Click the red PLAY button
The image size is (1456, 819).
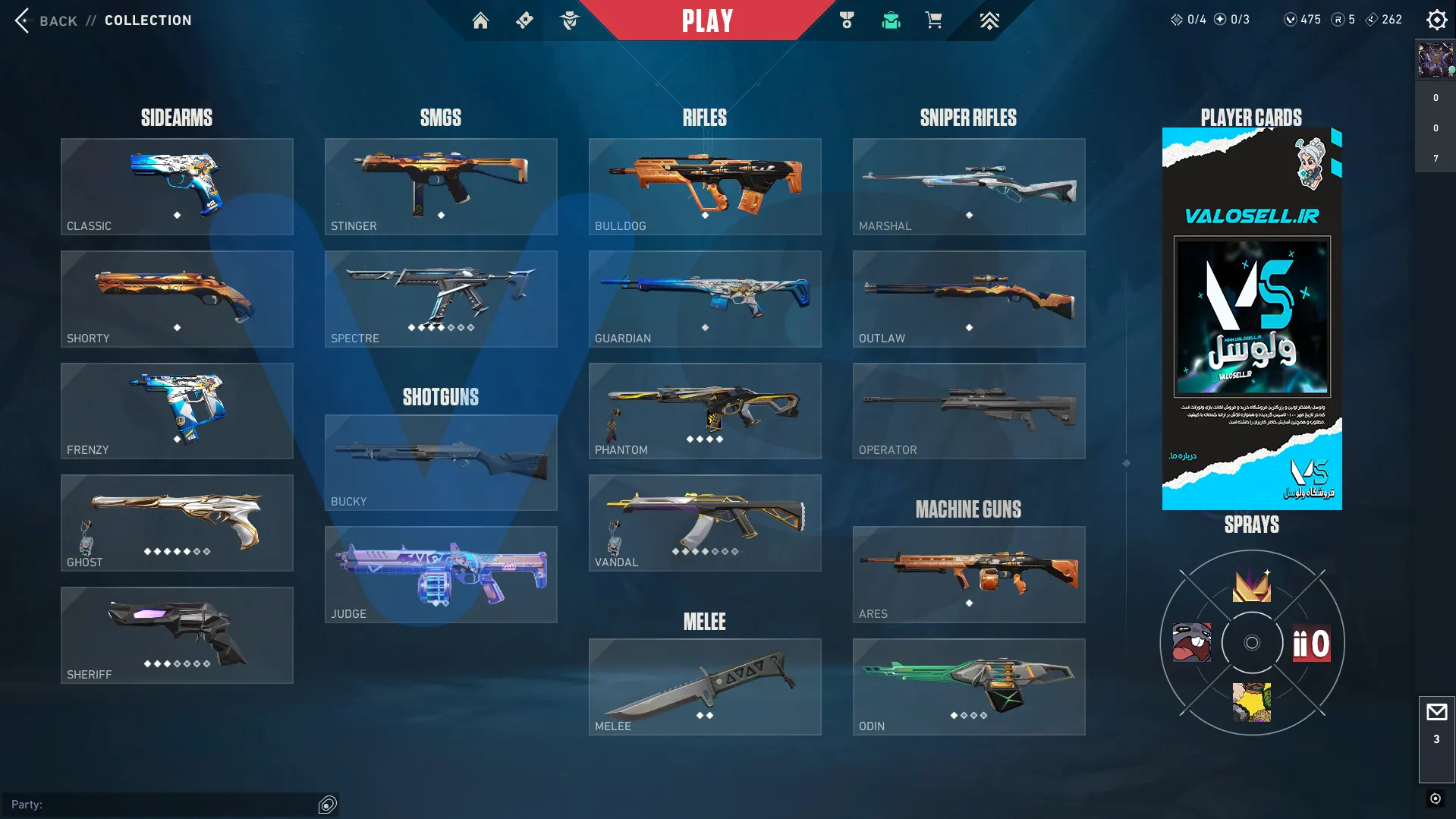(x=707, y=20)
